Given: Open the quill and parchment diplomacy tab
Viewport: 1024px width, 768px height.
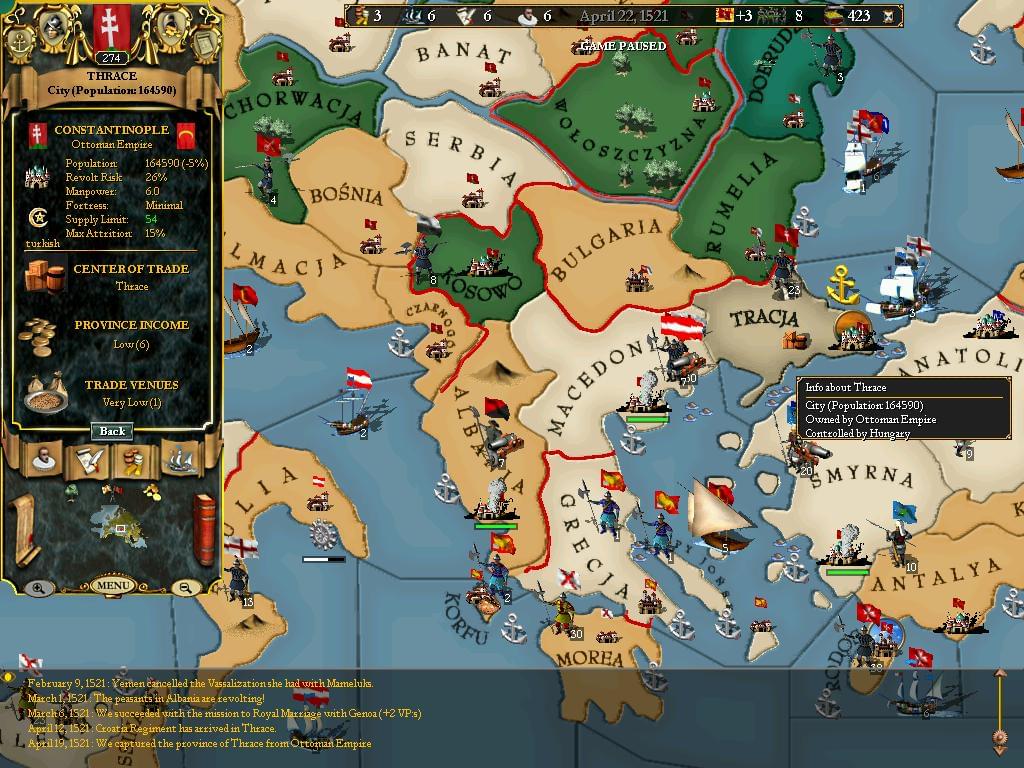Looking at the screenshot, I should [87, 459].
